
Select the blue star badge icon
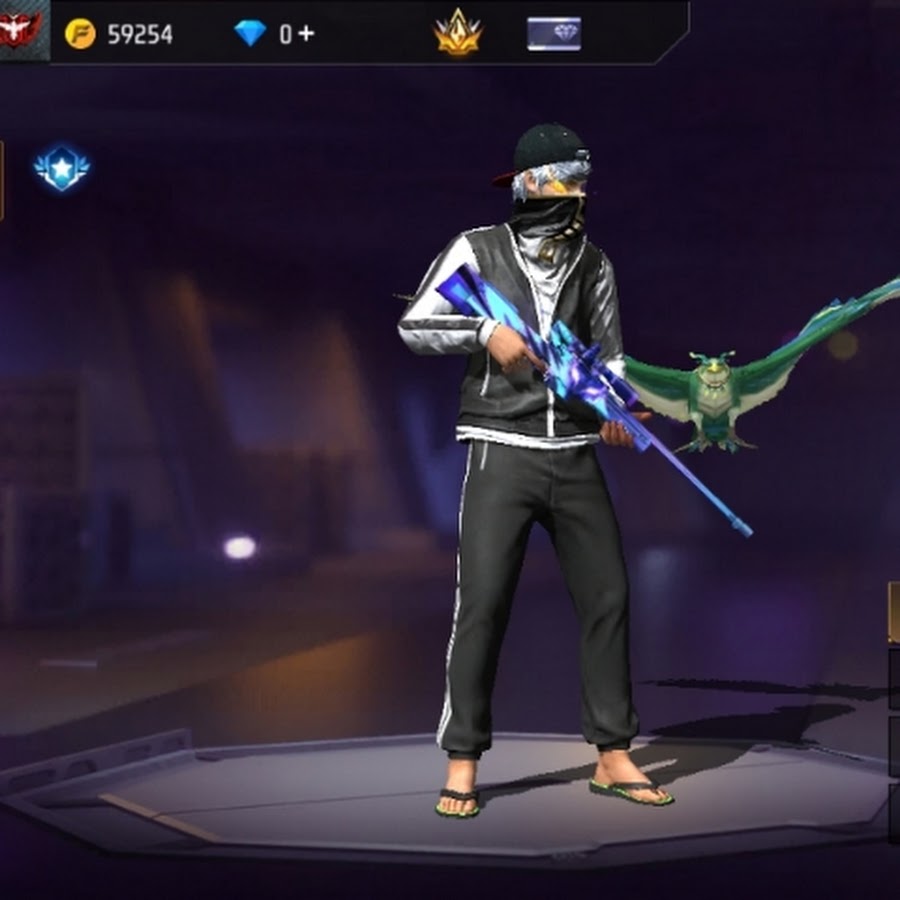[62, 168]
